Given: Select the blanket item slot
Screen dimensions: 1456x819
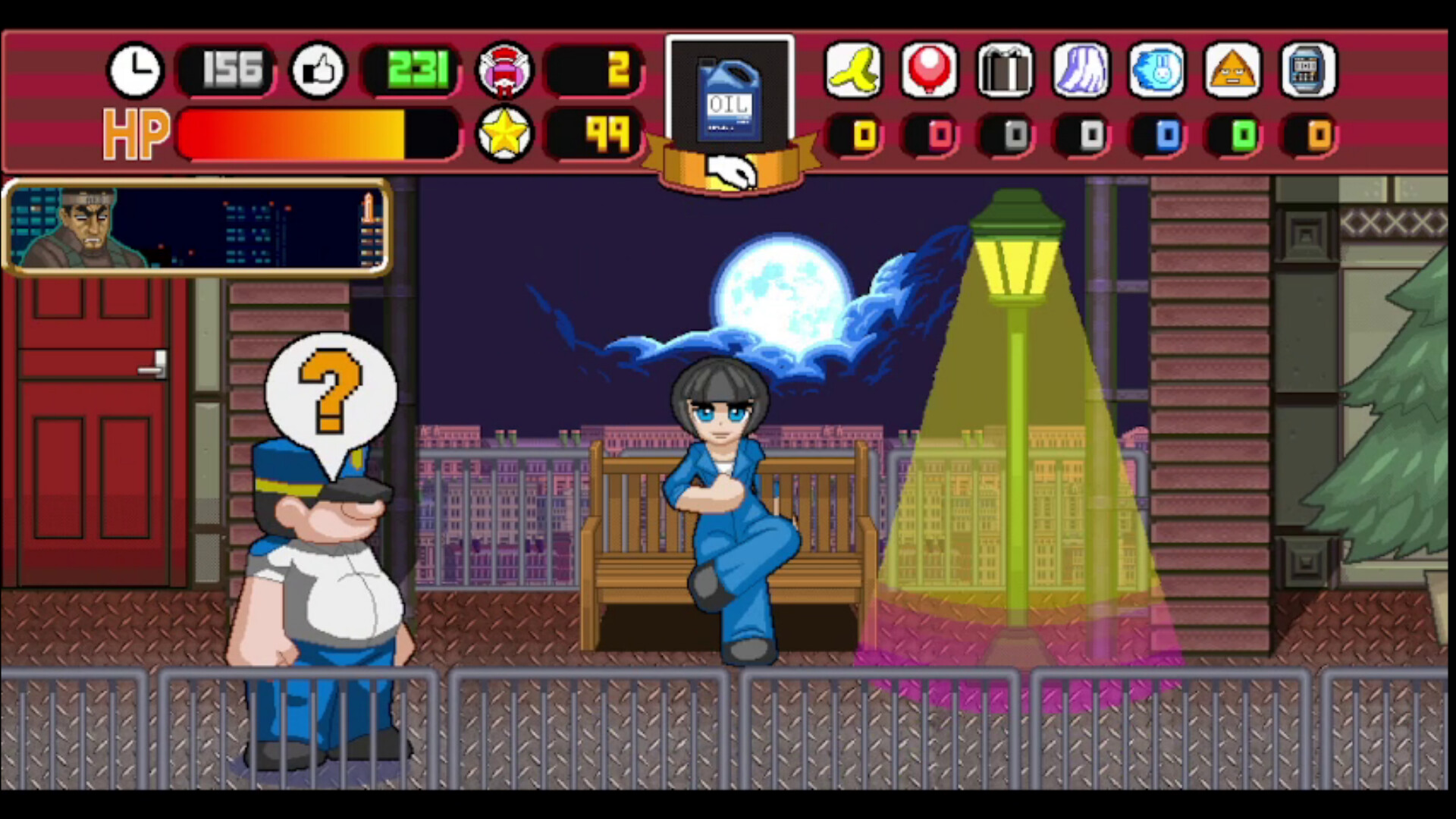Looking at the screenshot, I should (1081, 71).
